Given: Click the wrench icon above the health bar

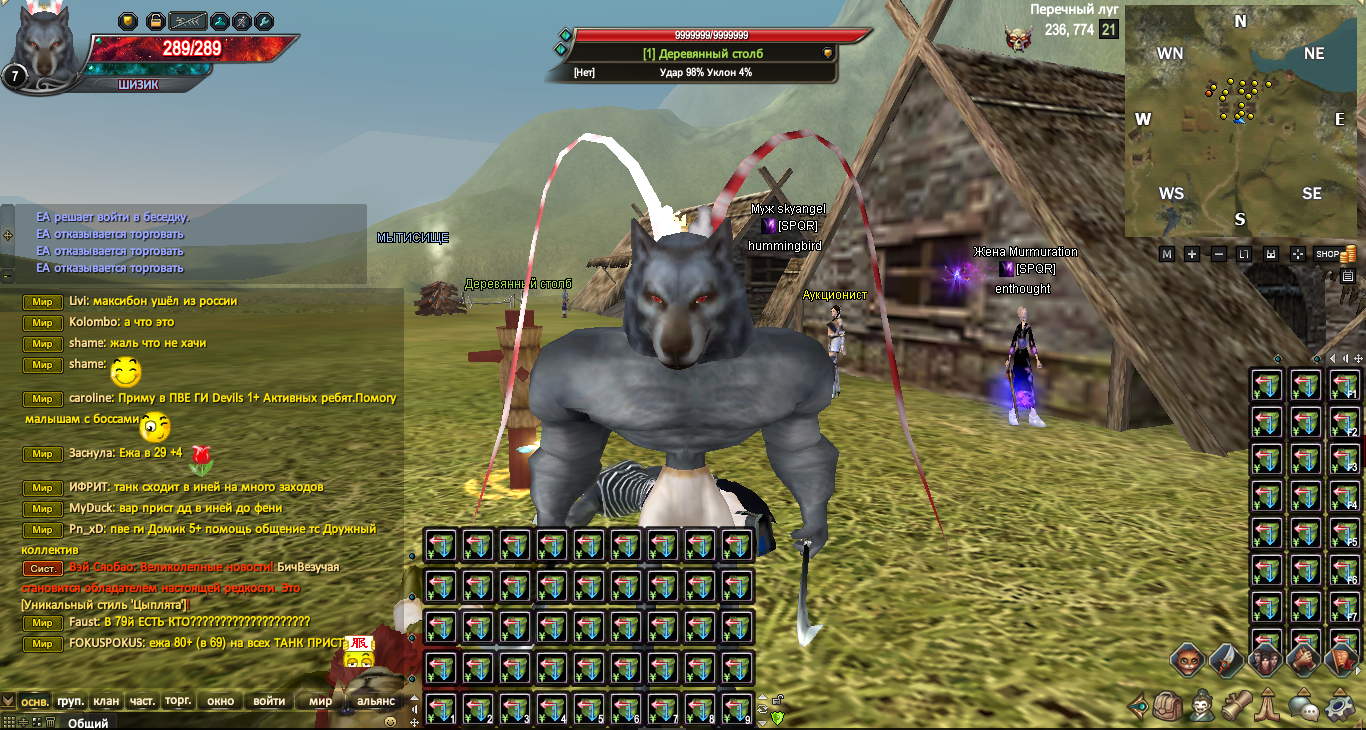Looking at the screenshot, I should (264, 21).
